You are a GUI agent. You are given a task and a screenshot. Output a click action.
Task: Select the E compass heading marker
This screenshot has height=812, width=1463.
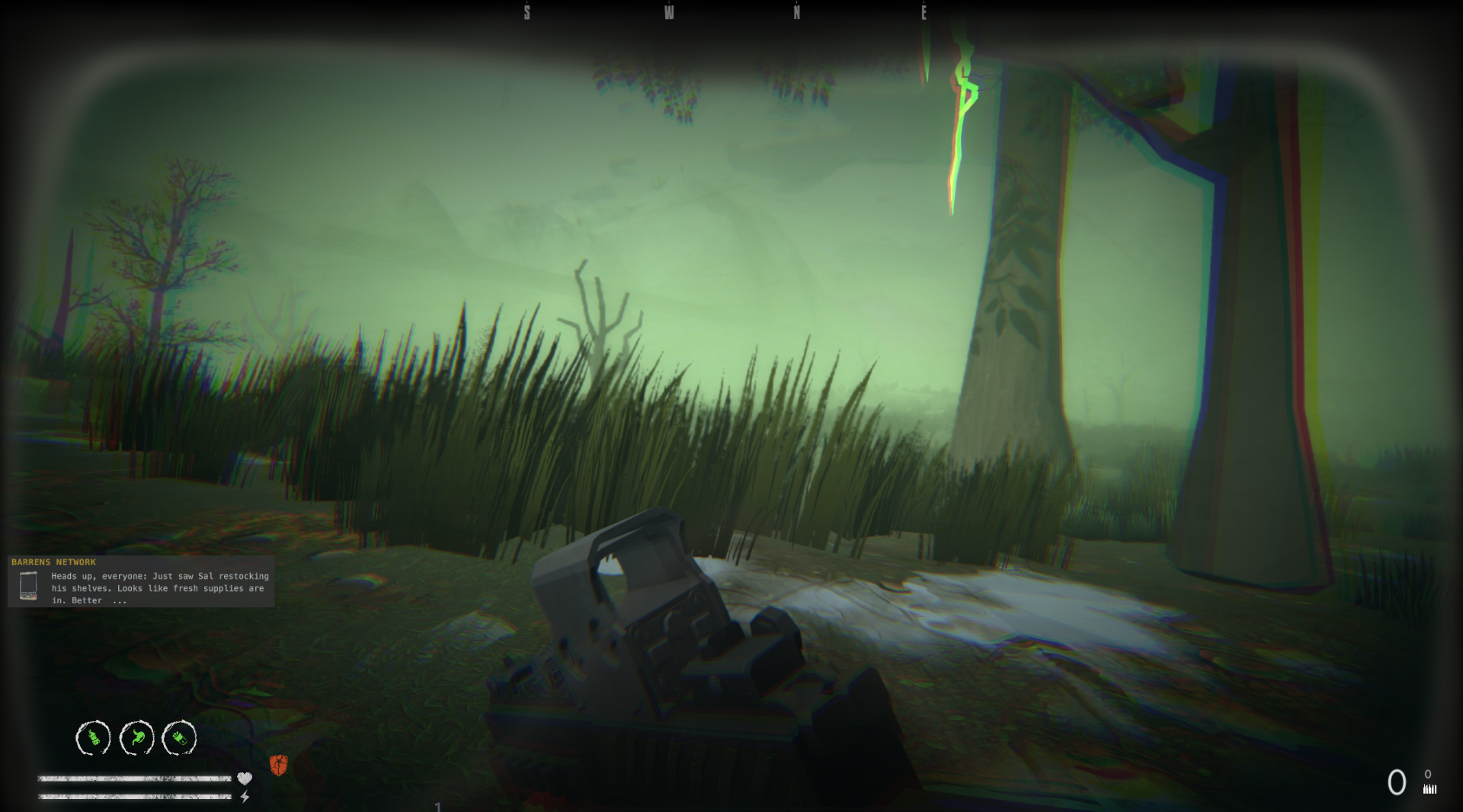click(x=924, y=12)
